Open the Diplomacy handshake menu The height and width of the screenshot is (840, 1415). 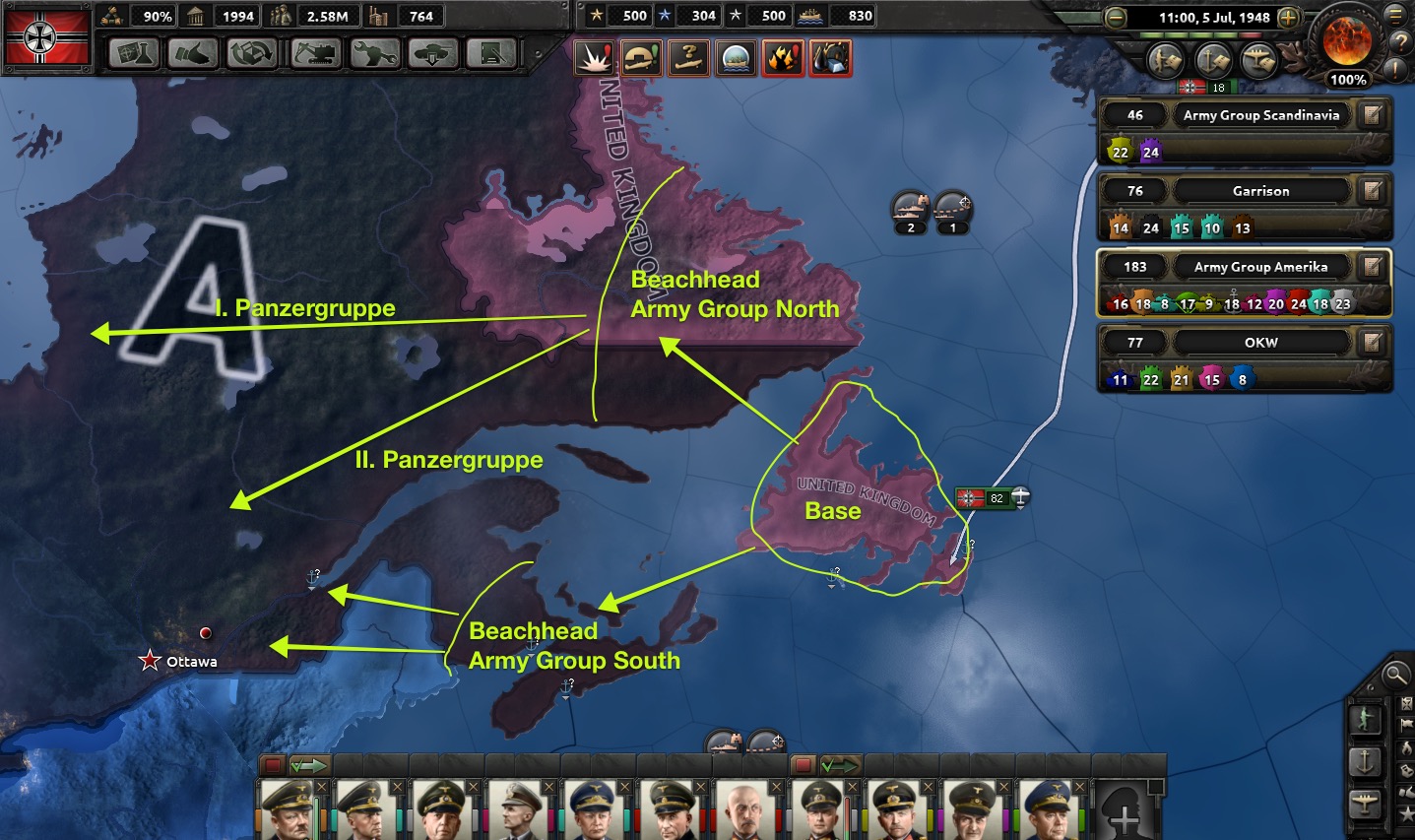pyautogui.click(x=192, y=53)
